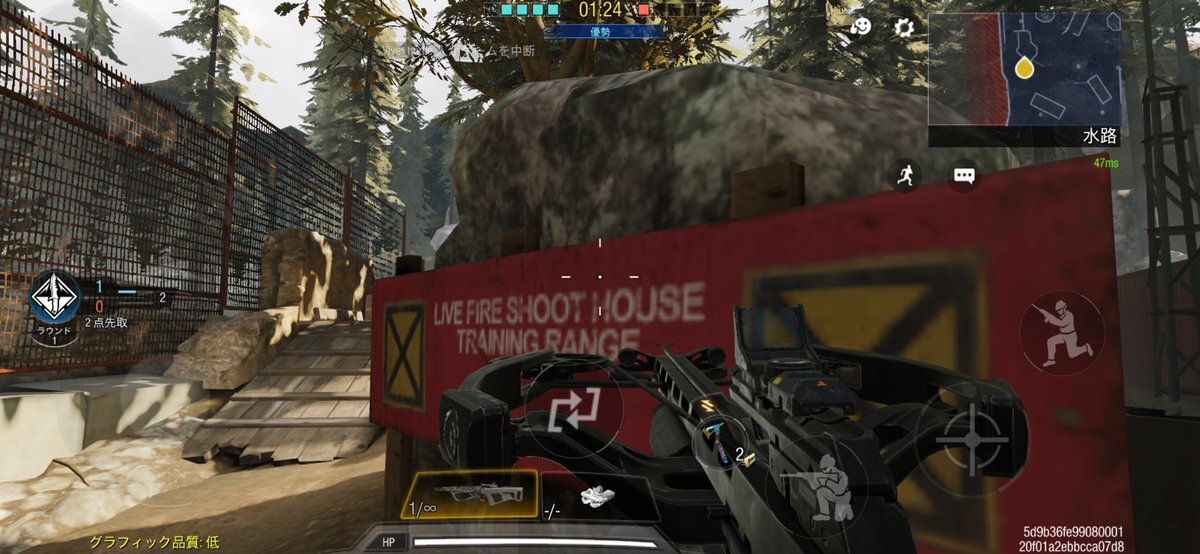Image resolution: width=1200 pixels, height=554 pixels.
Task: Activate the aim-down-sights crosshair button
Action: [971, 438]
